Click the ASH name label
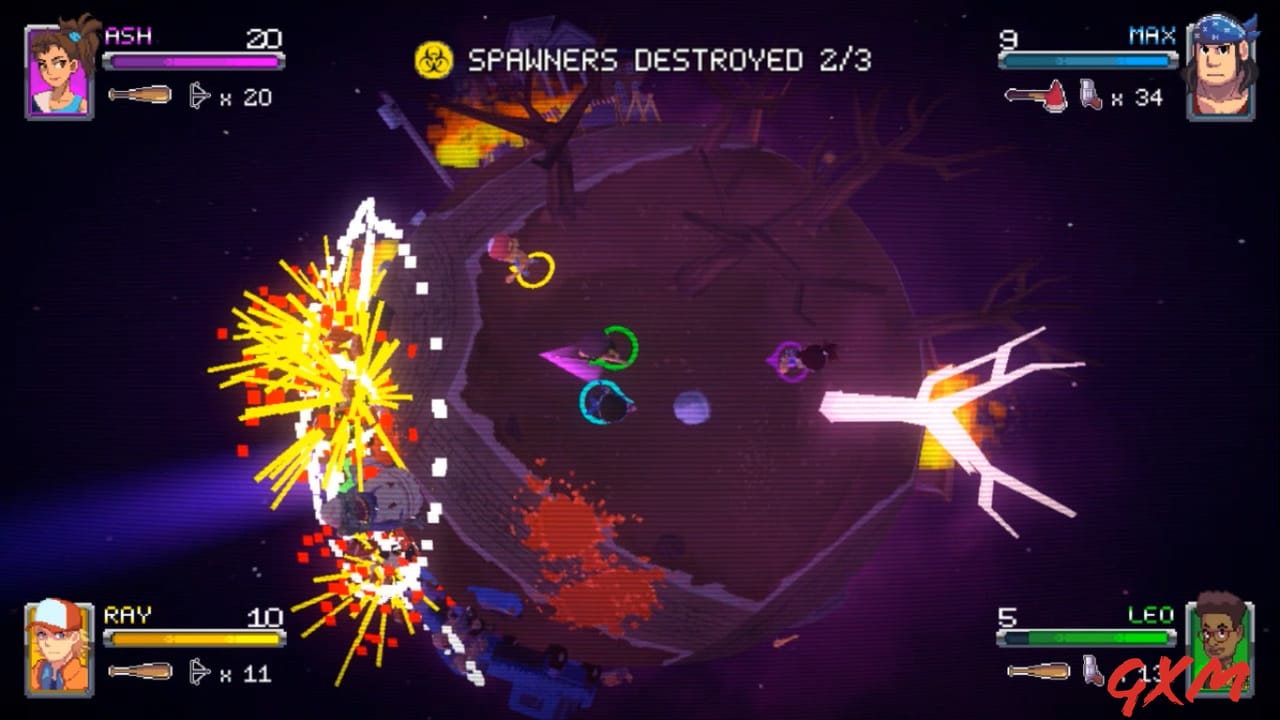Image resolution: width=1280 pixels, height=720 pixels. click(127, 36)
